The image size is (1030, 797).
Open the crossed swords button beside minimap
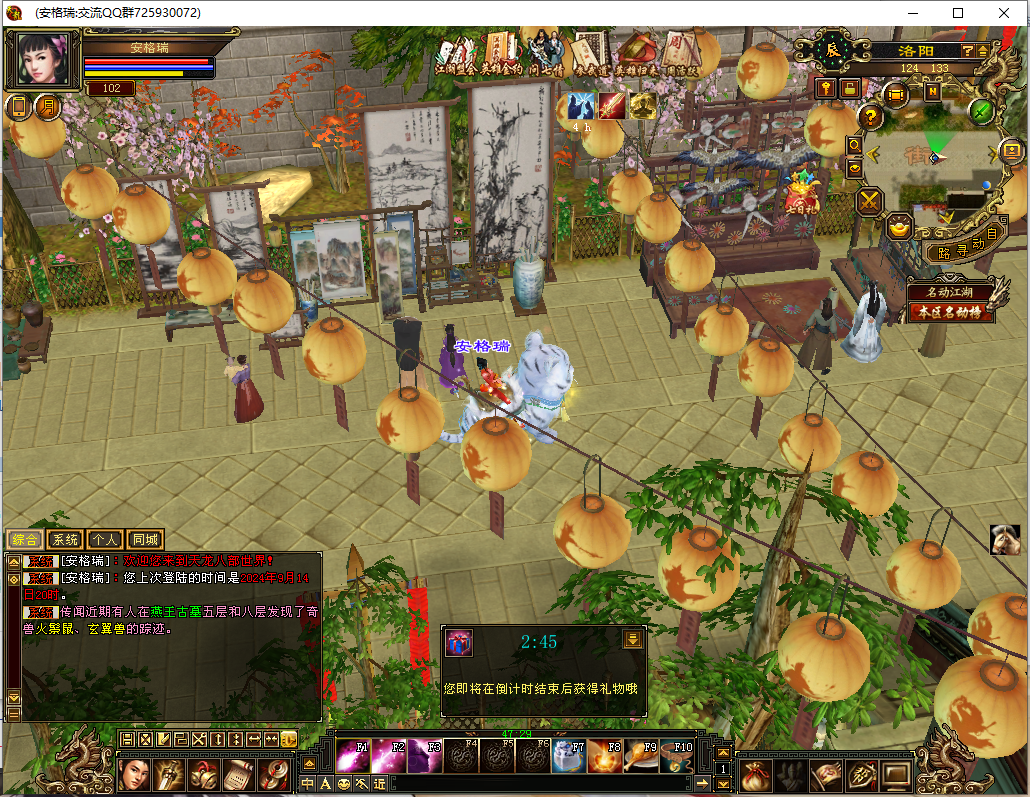(870, 202)
